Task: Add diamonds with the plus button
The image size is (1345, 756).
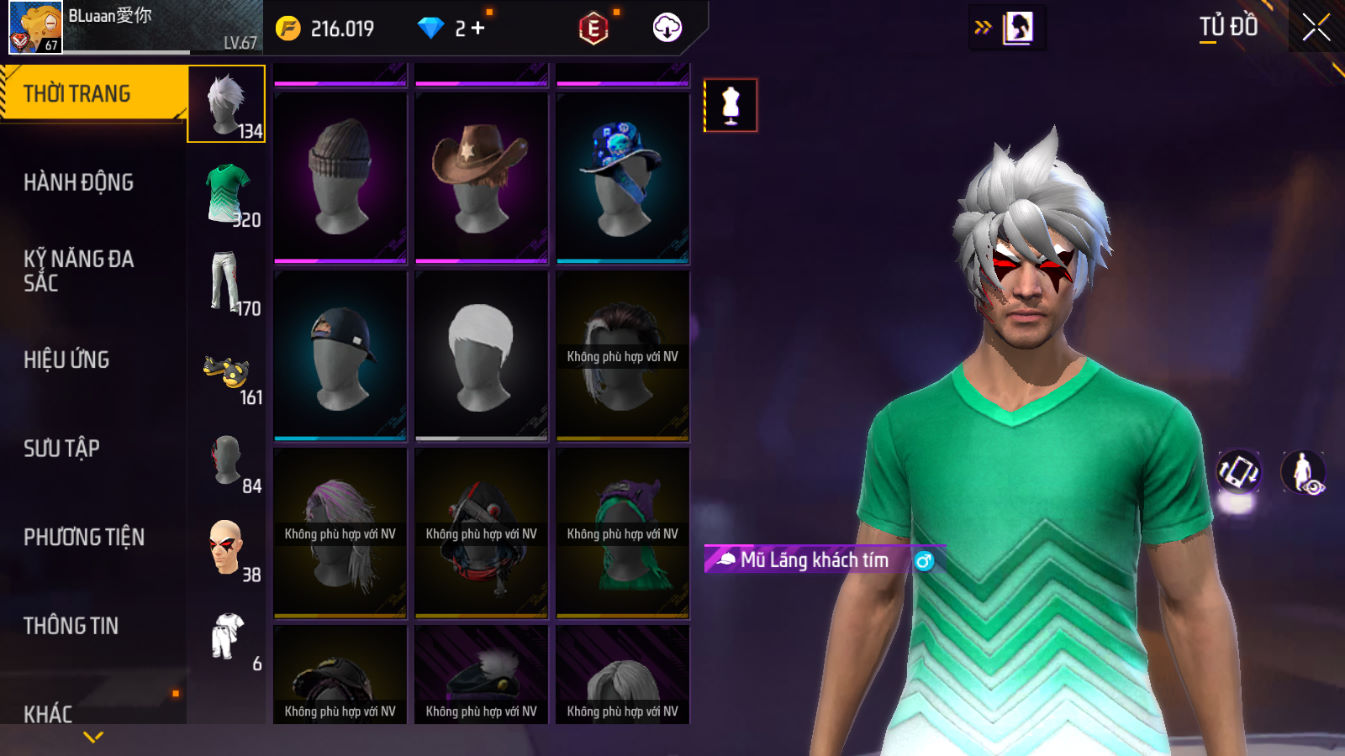Action: pos(478,28)
